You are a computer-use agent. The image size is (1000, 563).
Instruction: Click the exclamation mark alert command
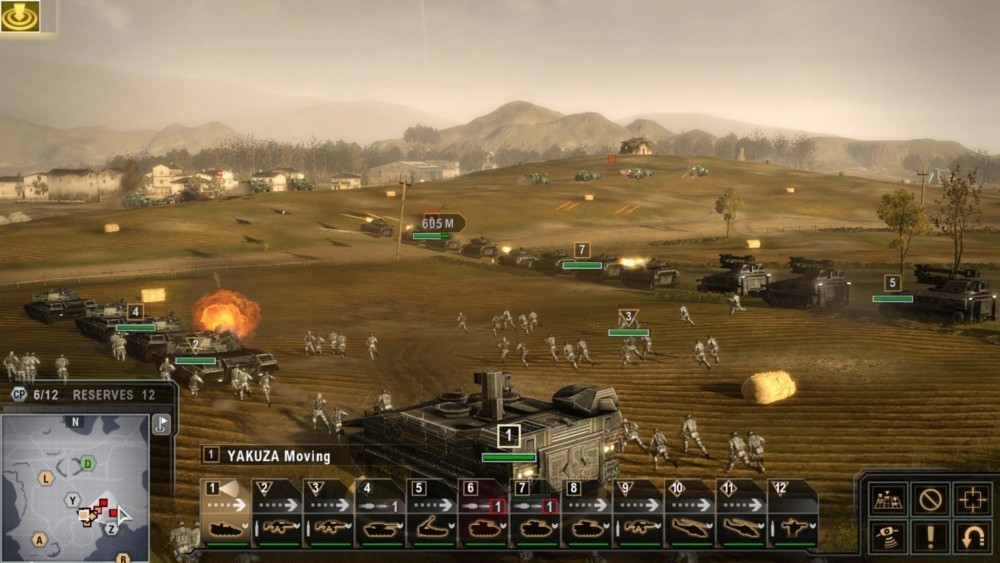point(930,537)
